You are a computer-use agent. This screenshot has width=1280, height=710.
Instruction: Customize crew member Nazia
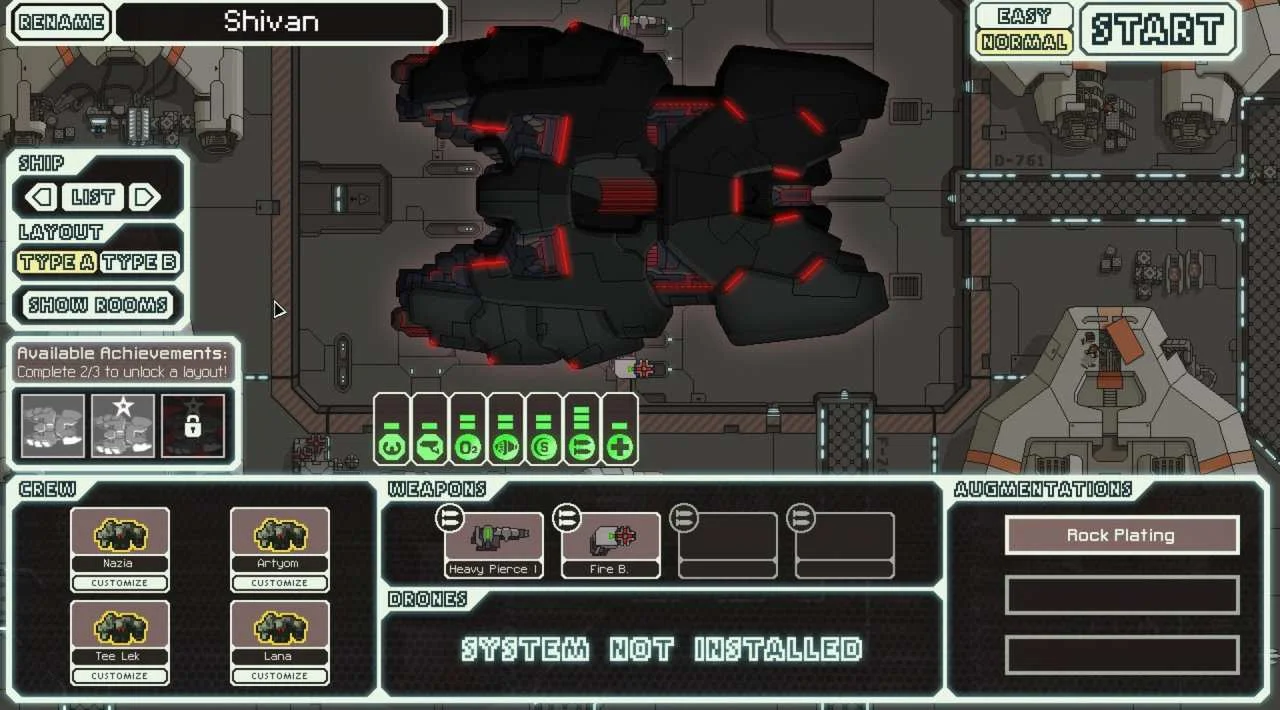[x=119, y=583]
